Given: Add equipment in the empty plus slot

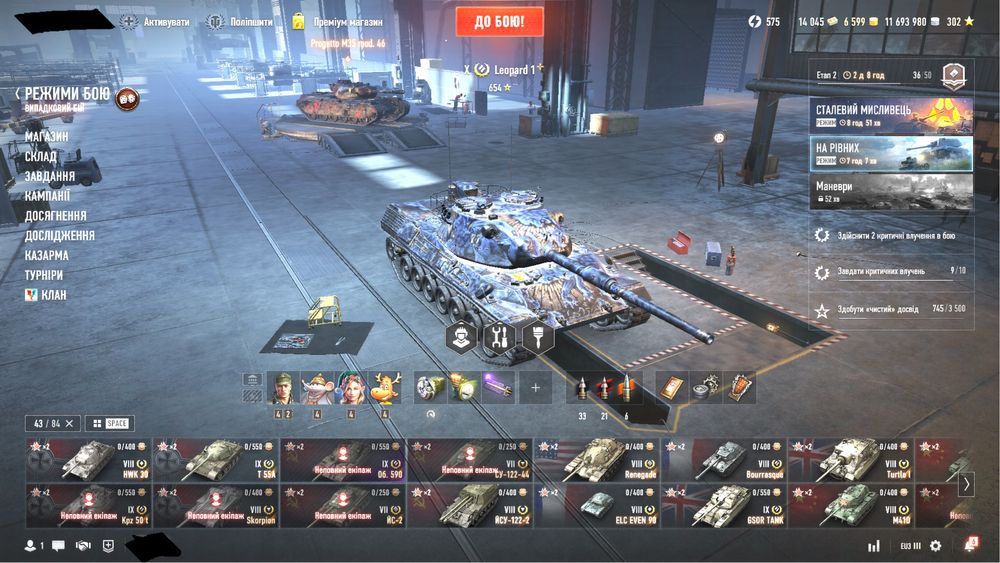Looking at the screenshot, I should [535, 387].
